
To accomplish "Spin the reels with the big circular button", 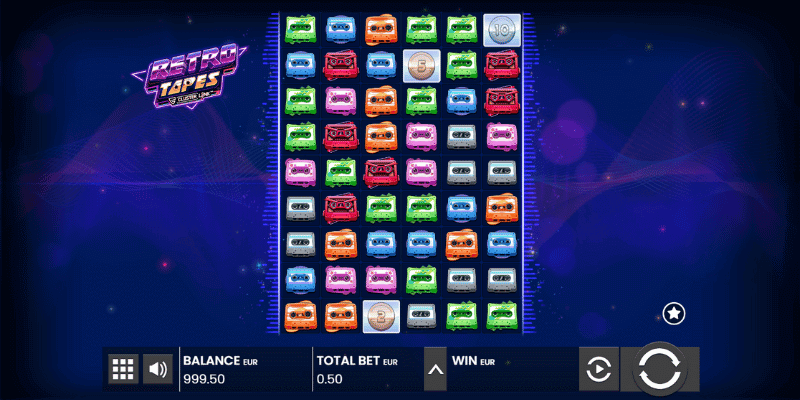I will 659,369.
